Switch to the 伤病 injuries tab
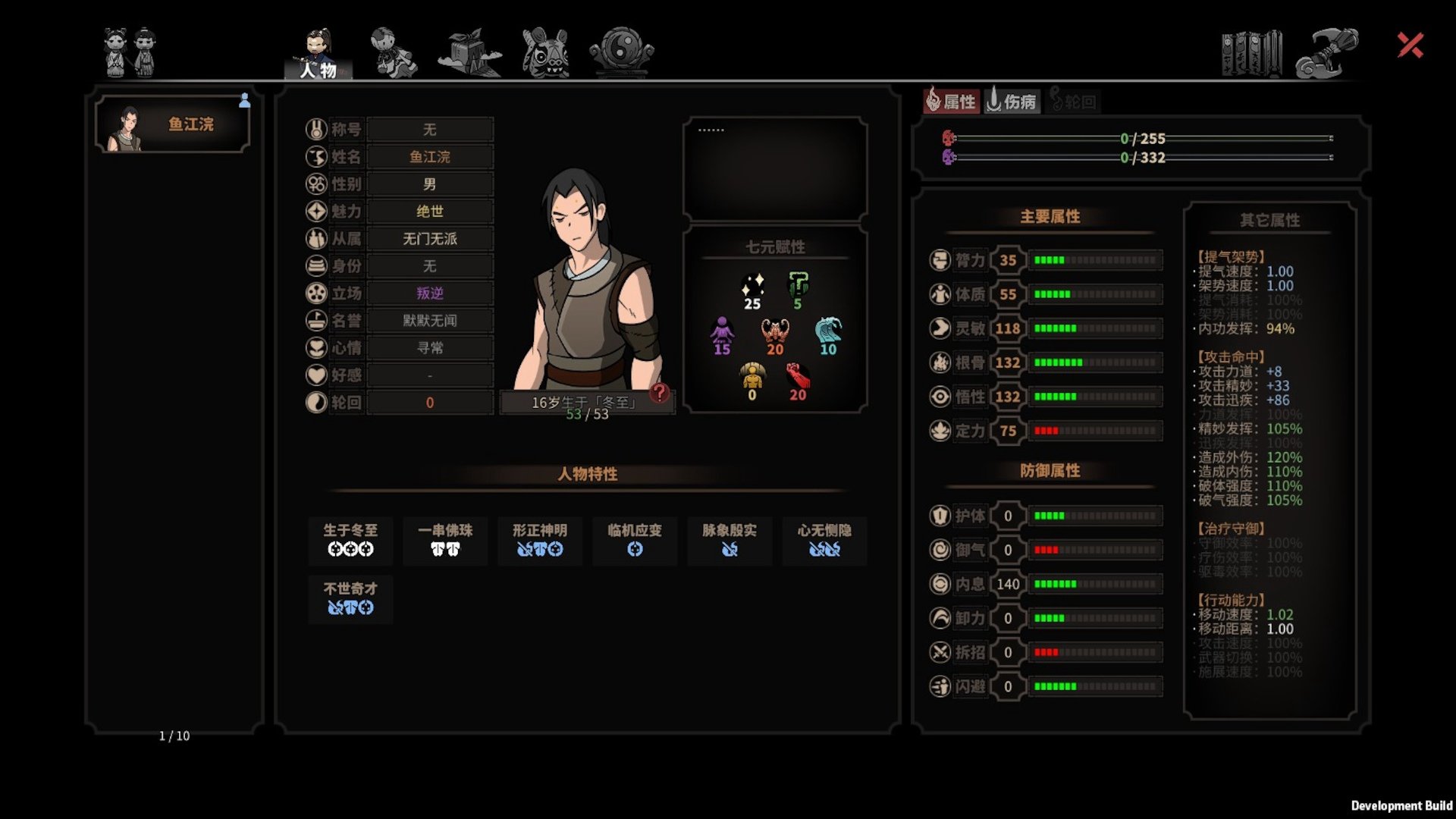The width and height of the screenshot is (1456, 819). pos(1012,101)
